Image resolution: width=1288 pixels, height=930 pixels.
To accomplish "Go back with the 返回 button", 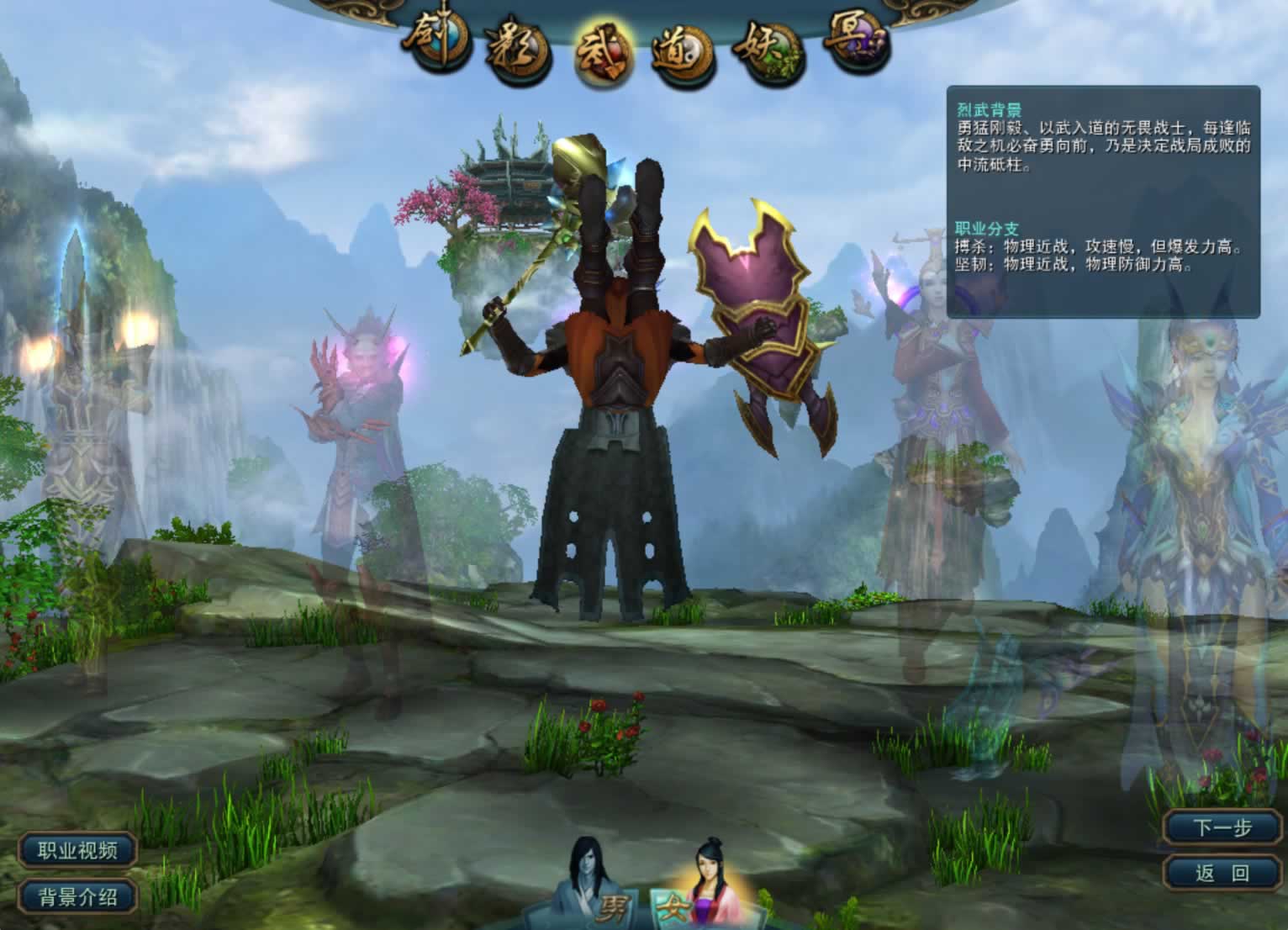I will [x=1223, y=873].
